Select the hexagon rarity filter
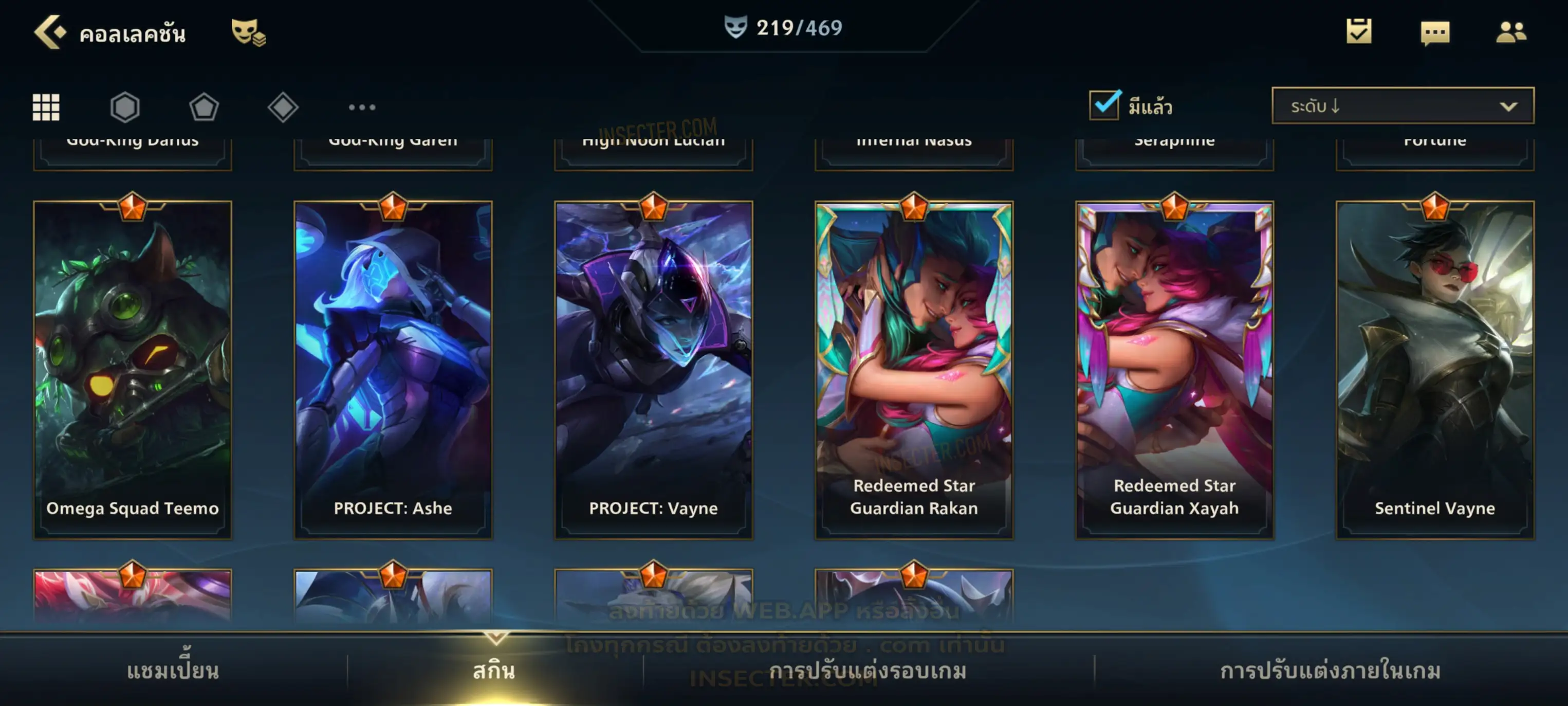The height and width of the screenshot is (706, 1568). (x=125, y=107)
